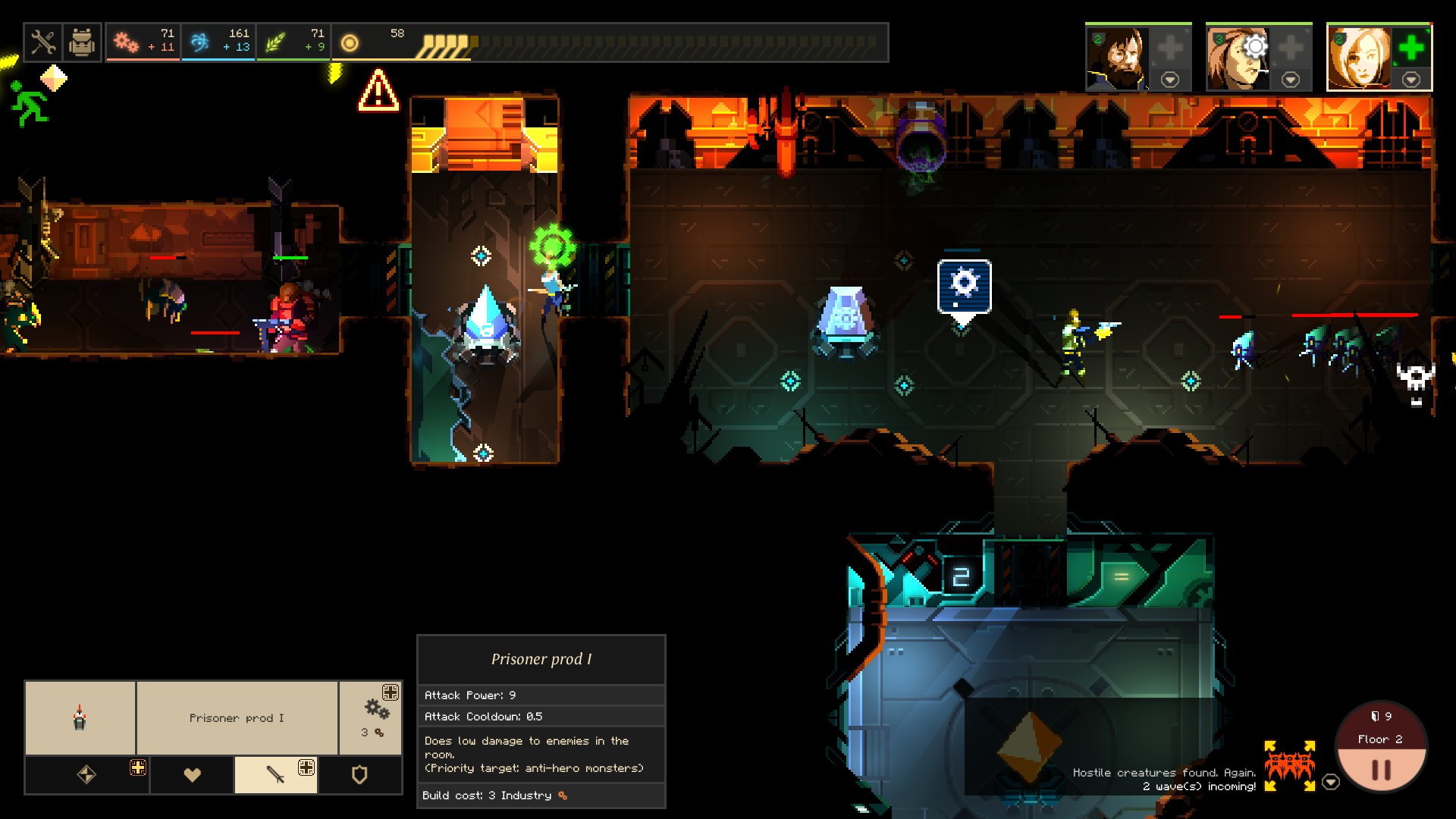The width and height of the screenshot is (1456, 819).
Task: Click the green running man exit icon
Action: pyautogui.click(x=29, y=104)
